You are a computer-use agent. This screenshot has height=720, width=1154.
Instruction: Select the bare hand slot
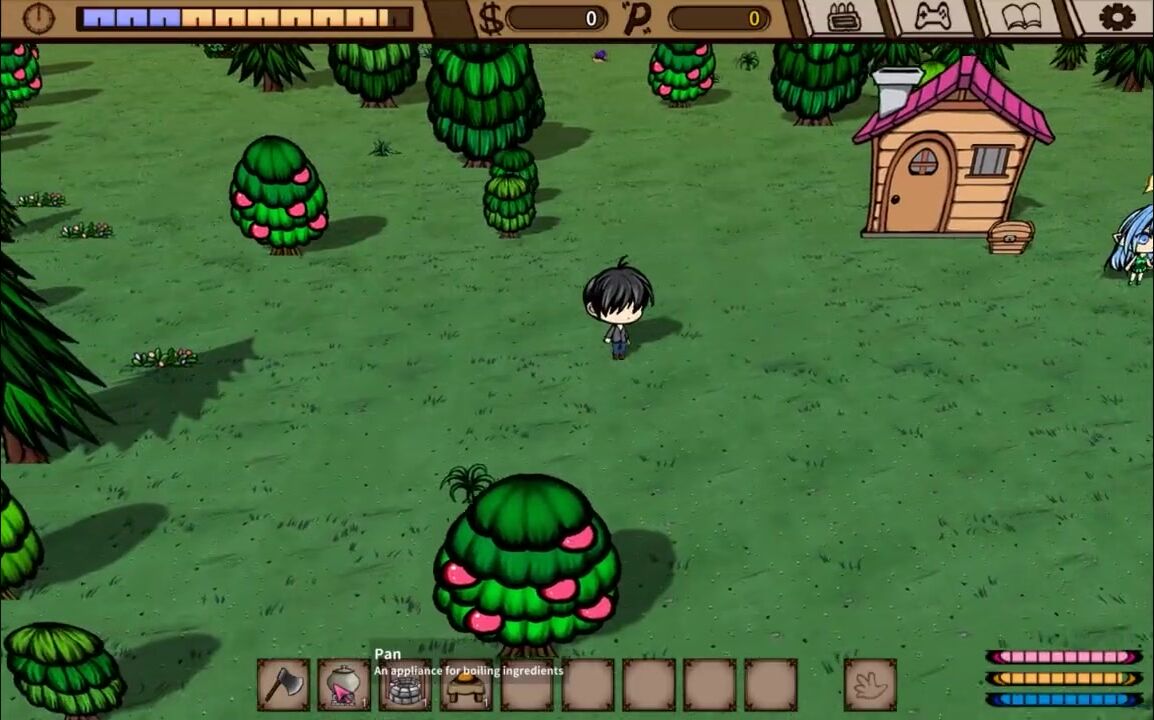(870, 685)
